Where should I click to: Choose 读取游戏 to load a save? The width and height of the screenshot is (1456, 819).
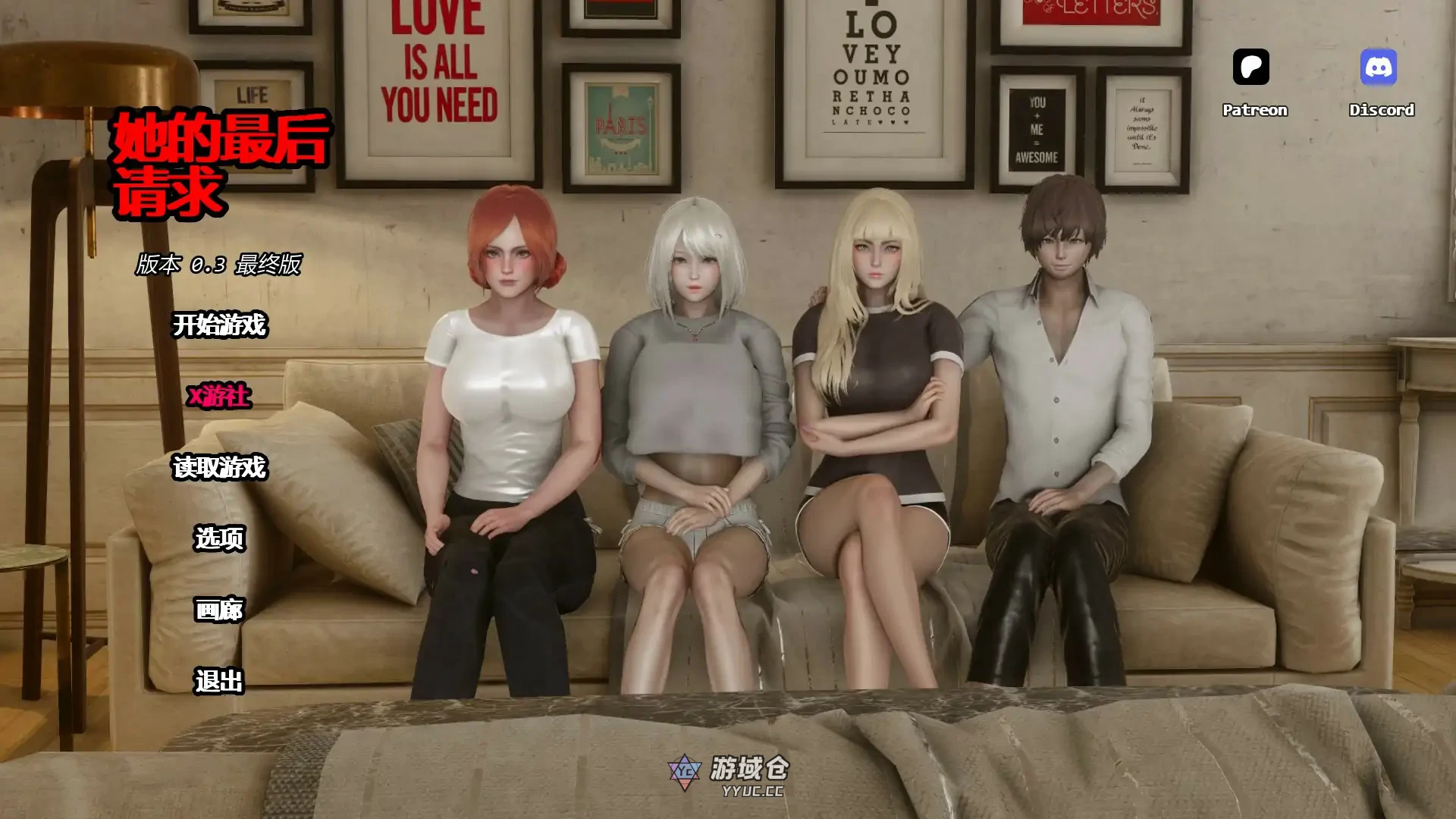click(x=220, y=467)
